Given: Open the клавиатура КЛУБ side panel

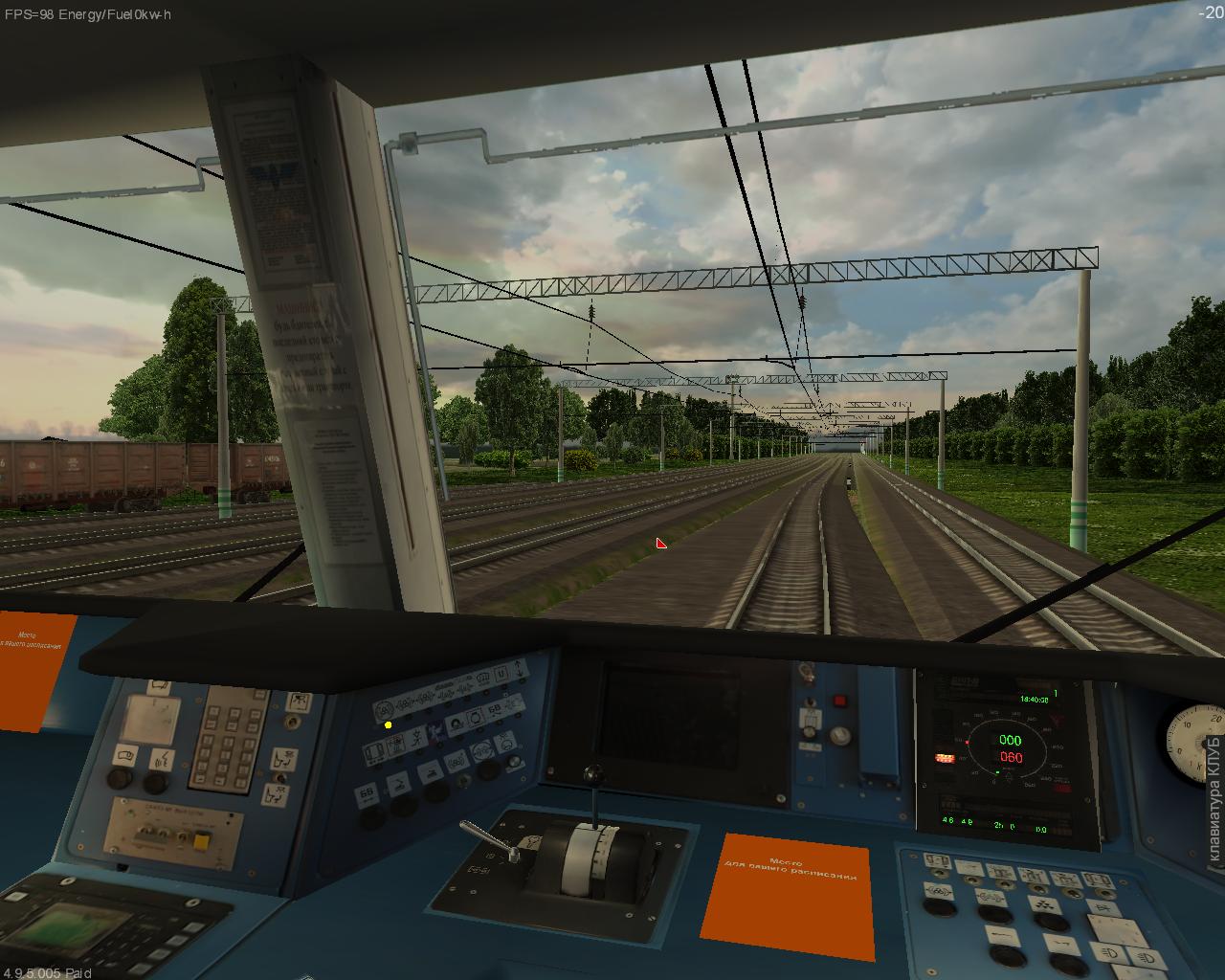Looking at the screenshot, I should tap(1214, 799).
